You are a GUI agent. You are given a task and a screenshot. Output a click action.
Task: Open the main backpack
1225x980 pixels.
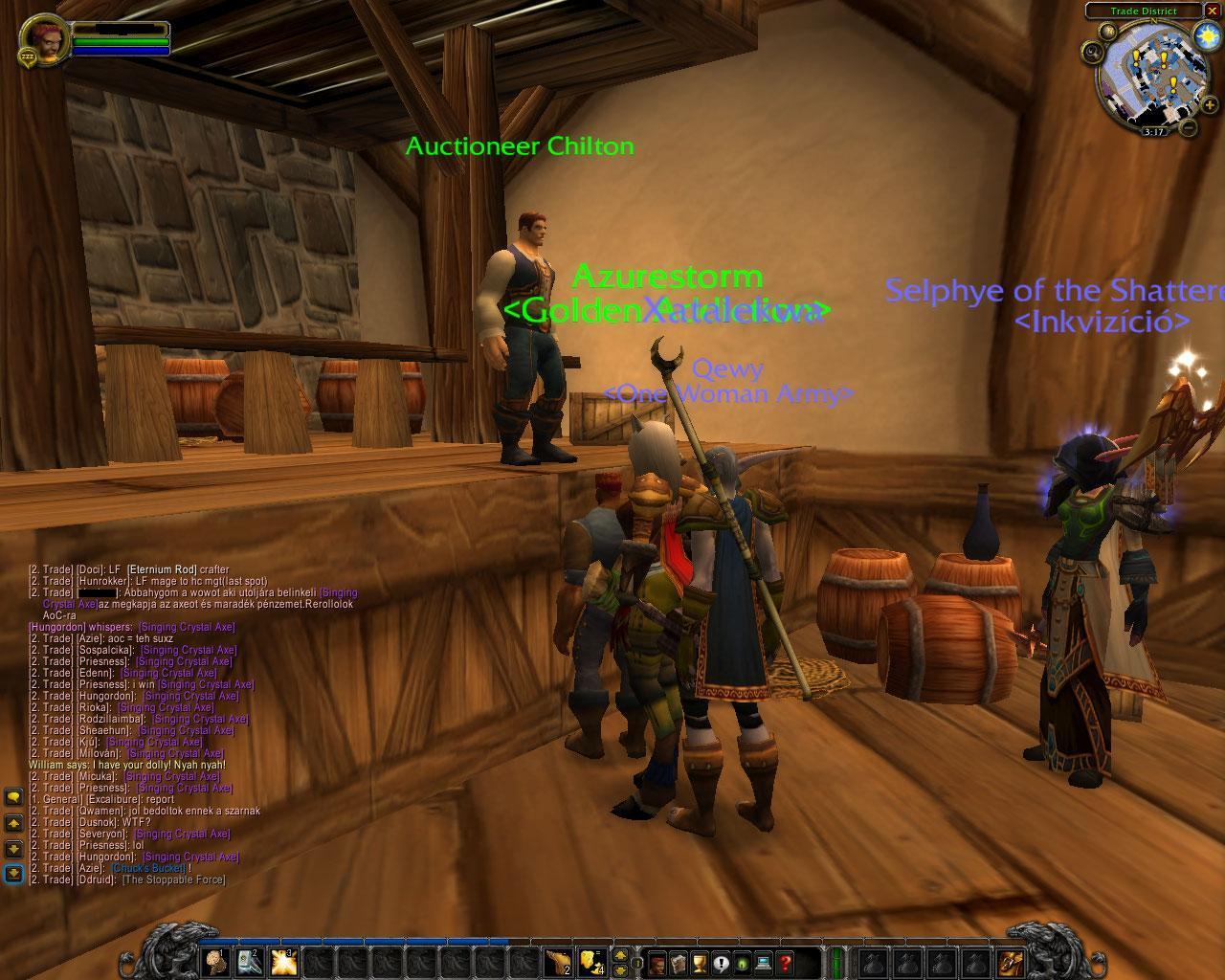coord(1010,961)
